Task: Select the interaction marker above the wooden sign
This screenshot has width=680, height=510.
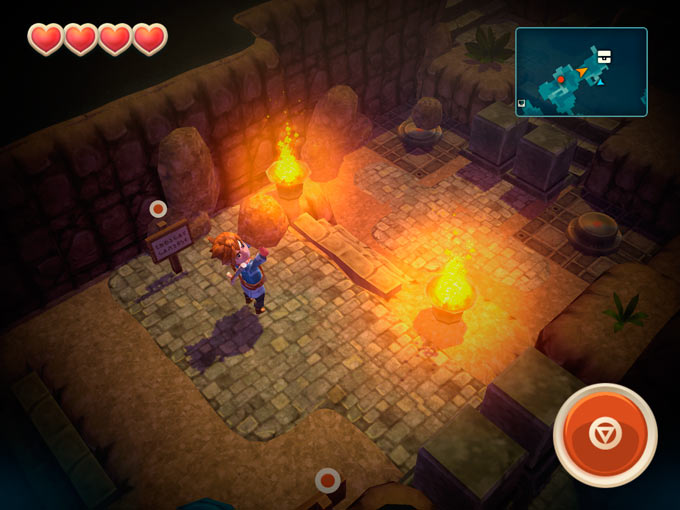Action: coord(158,208)
